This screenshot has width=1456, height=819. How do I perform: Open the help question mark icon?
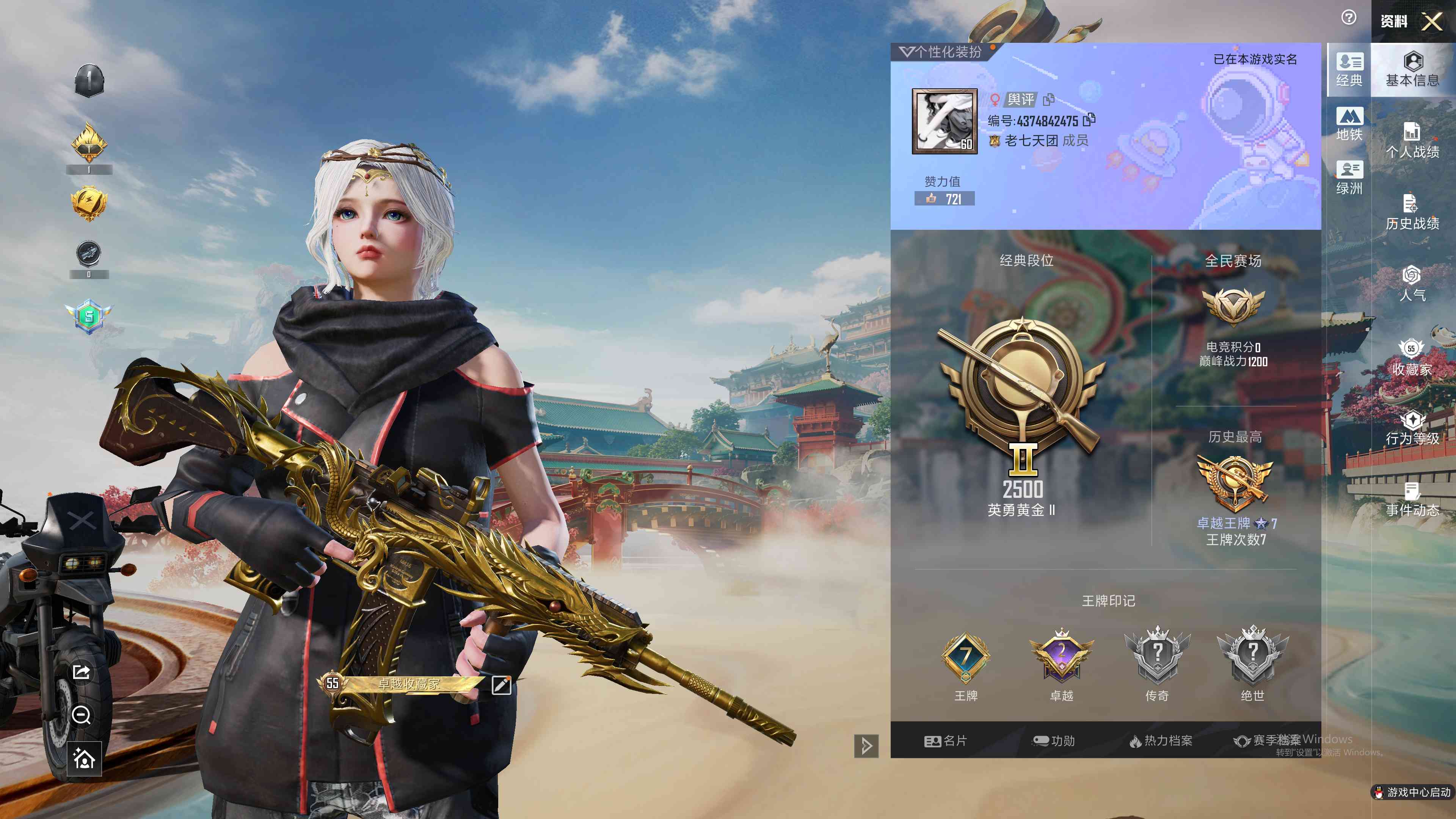(x=1349, y=17)
